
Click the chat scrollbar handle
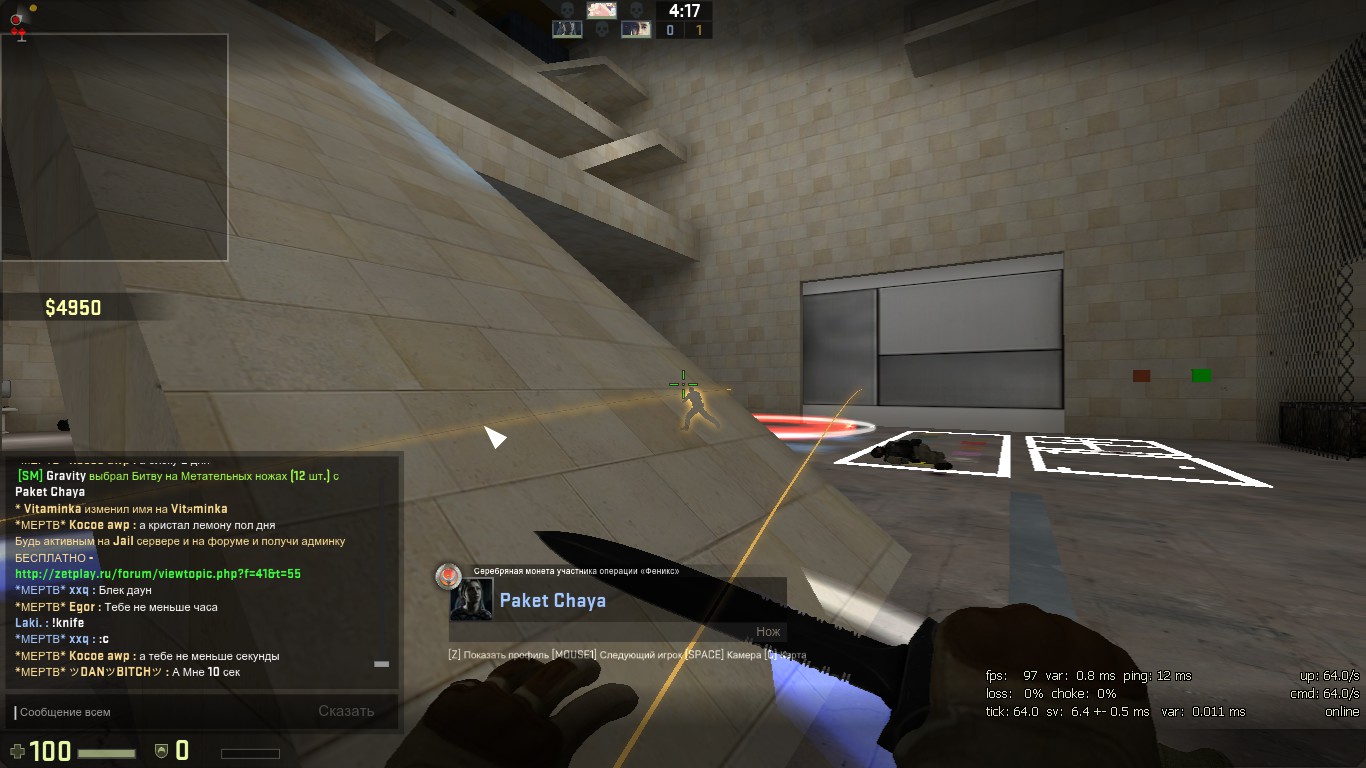pos(381,664)
